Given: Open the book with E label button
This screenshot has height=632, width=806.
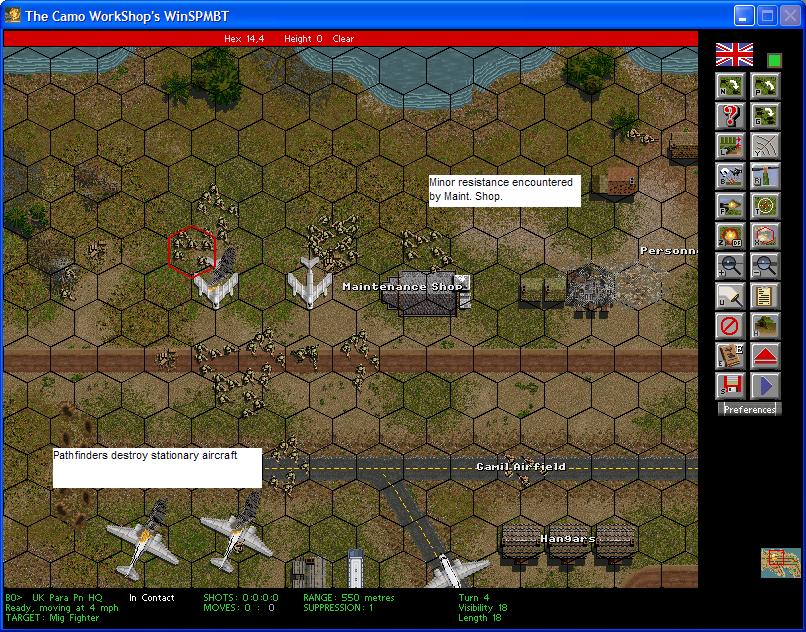Looking at the screenshot, I should pos(730,356).
